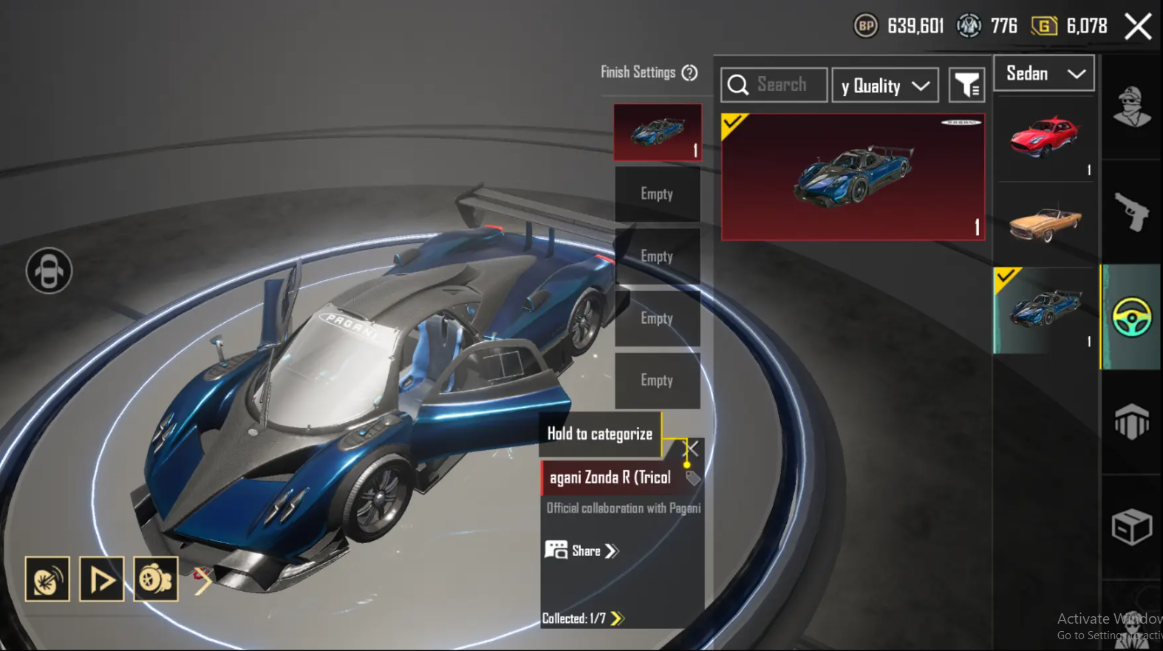Open the Quality sort dropdown
Viewport: 1163px width, 651px height.
point(885,86)
